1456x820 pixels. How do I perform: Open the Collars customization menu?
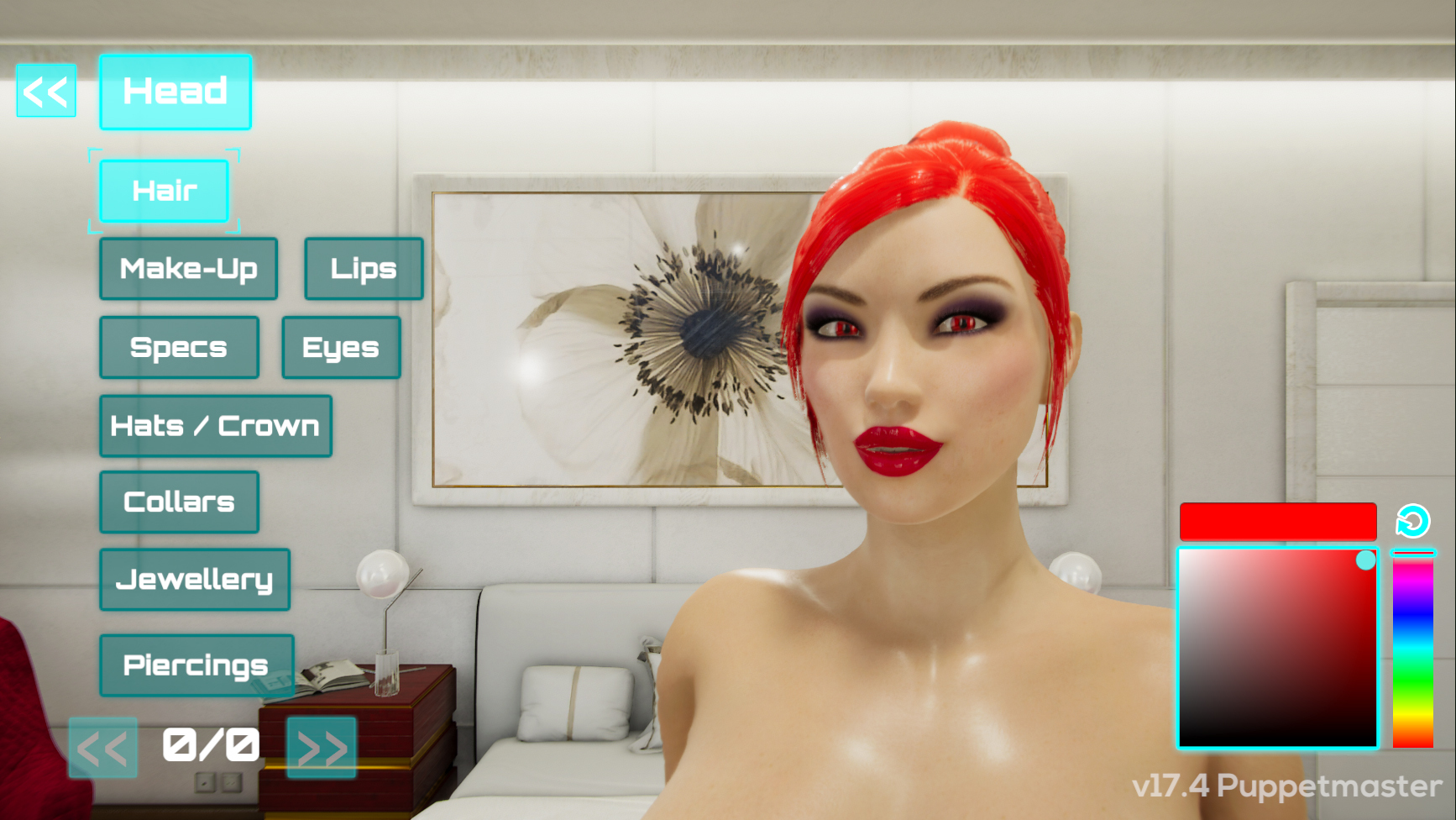click(179, 501)
